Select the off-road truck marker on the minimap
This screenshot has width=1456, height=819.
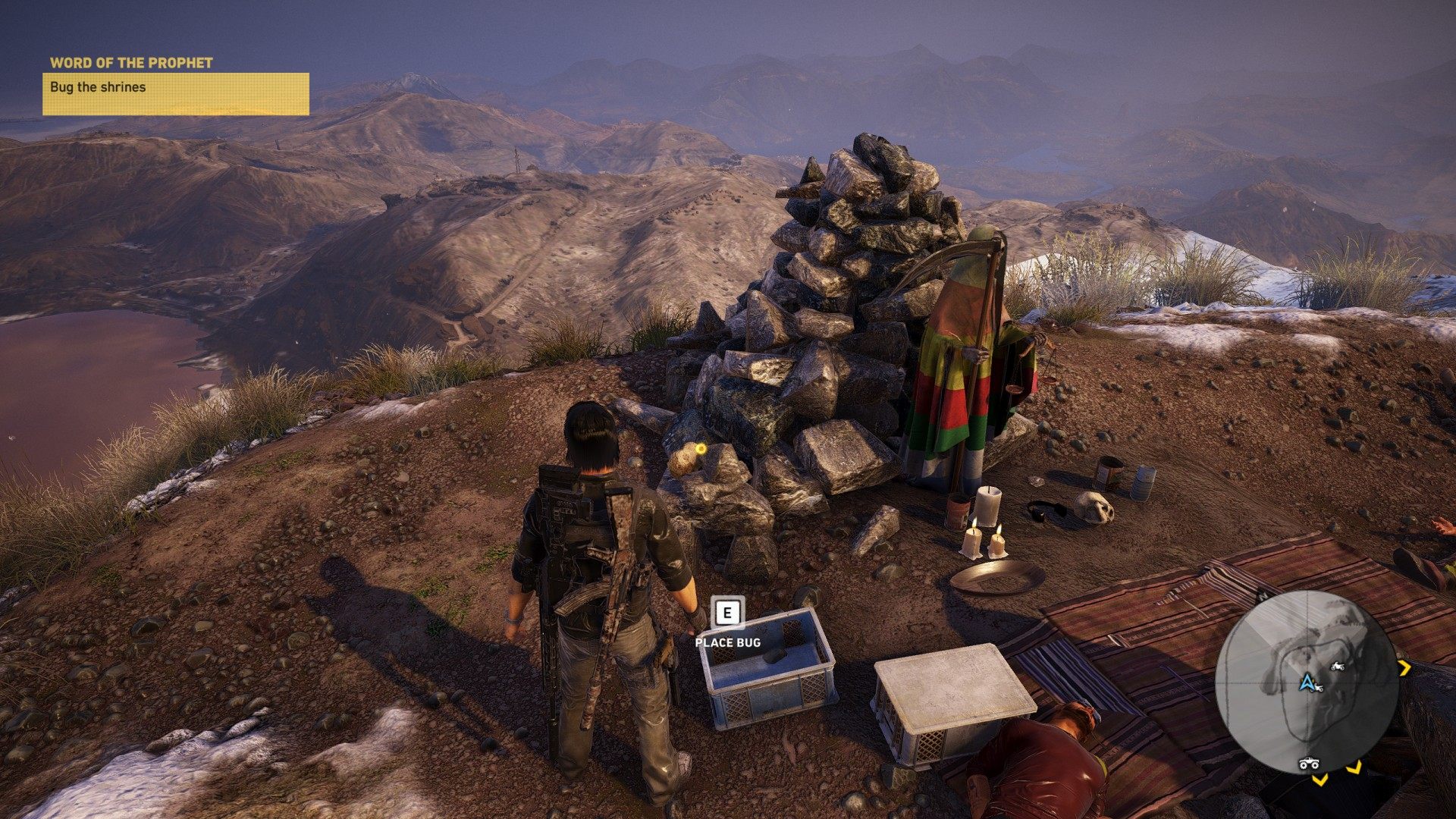pos(1309,763)
